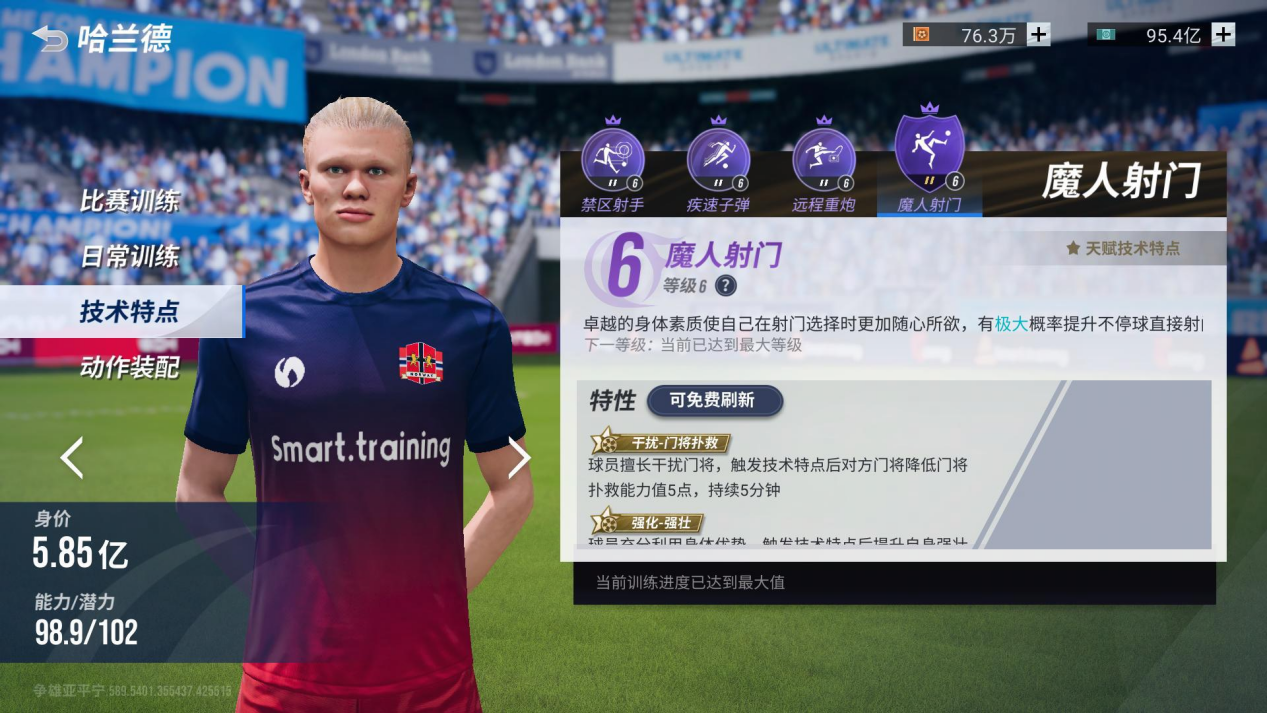
Task: Add more cash with the 95.4亿 plus button
Action: point(1223,35)
